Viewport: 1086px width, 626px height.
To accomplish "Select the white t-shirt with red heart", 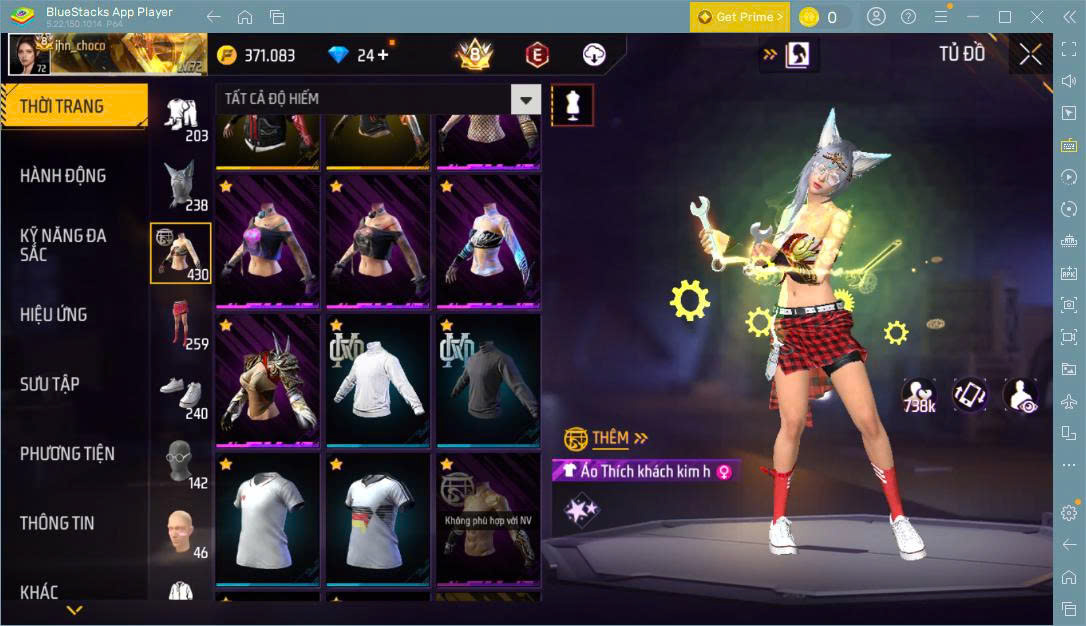I will click(268, 518).
